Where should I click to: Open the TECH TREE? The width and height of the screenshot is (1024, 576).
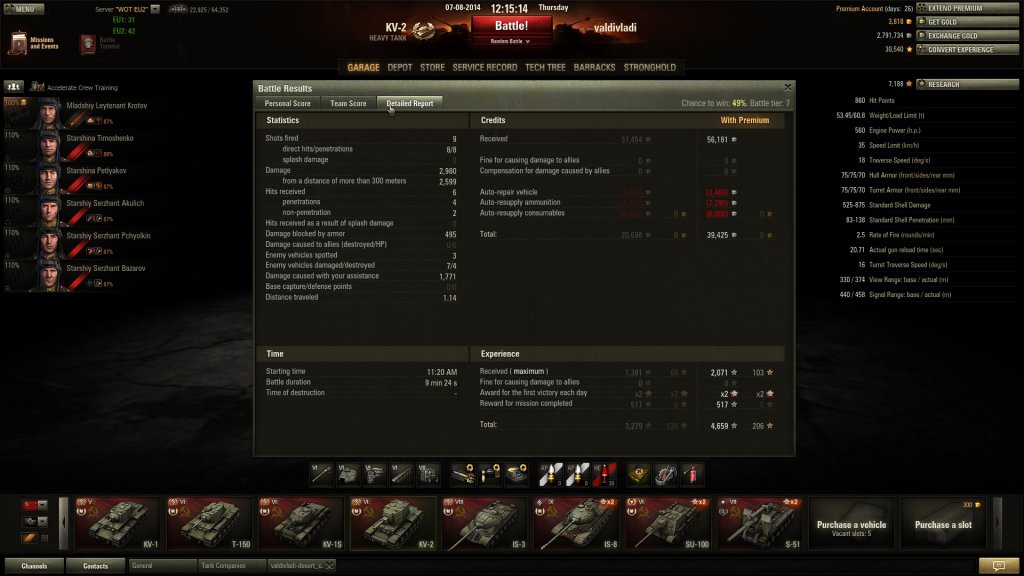(x=545, y=68)
